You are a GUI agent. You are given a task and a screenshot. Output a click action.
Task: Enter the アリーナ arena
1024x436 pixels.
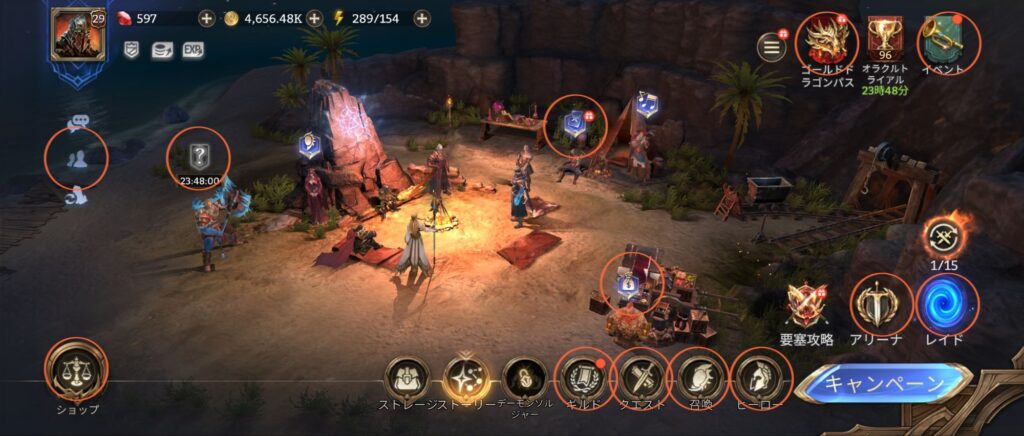pyautogui.click(x=881, y=303)
